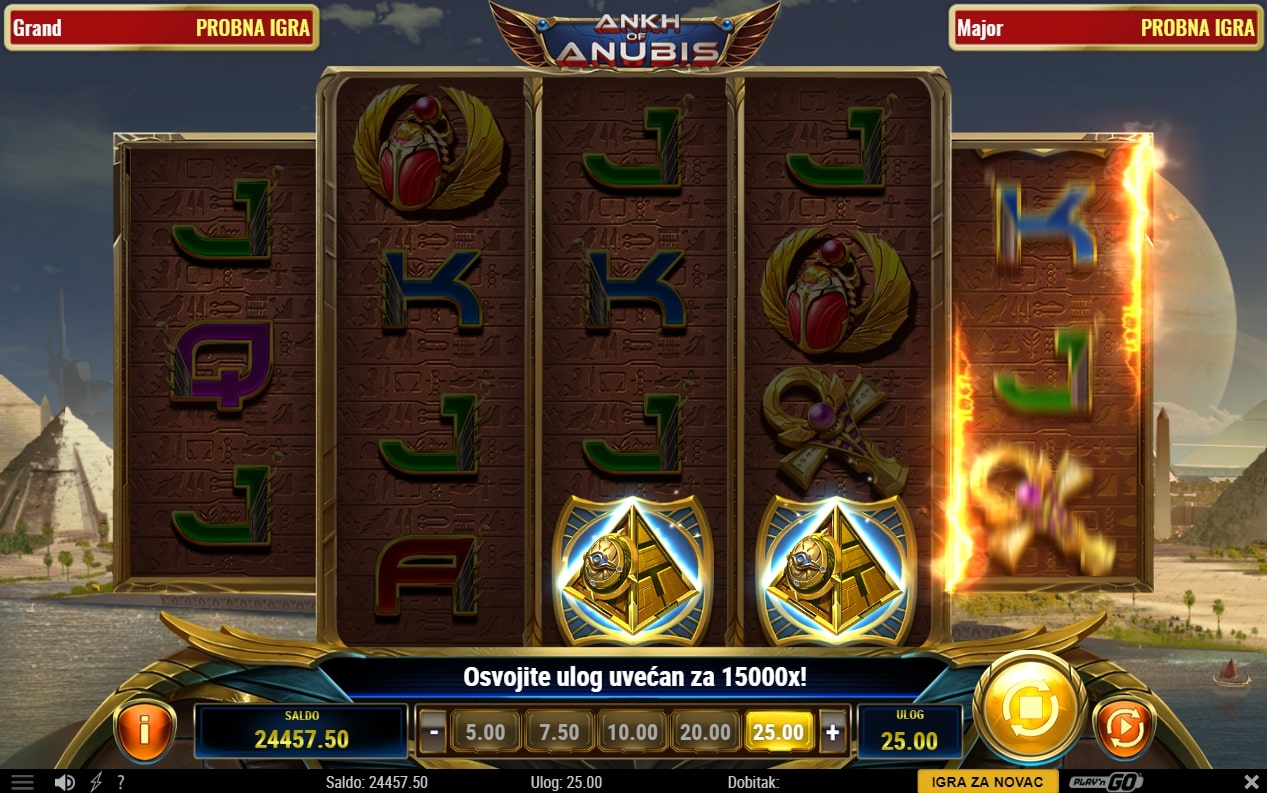Viewport: 1267px width, 793px height.
Task: Decrease the bet with the minus button
Action: coord(432,732)
